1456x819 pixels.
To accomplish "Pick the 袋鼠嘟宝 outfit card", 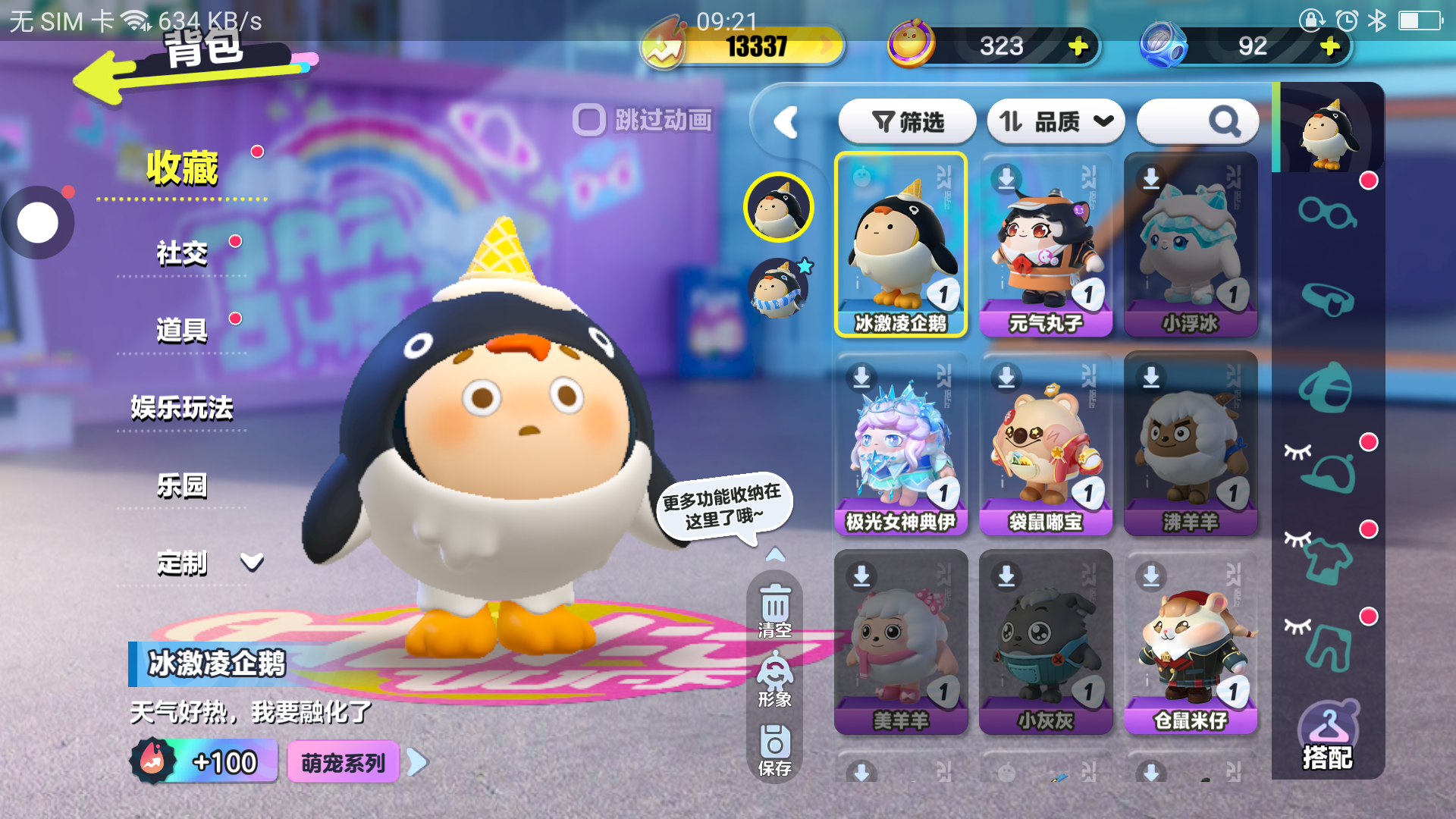I will coord(1046,444).
